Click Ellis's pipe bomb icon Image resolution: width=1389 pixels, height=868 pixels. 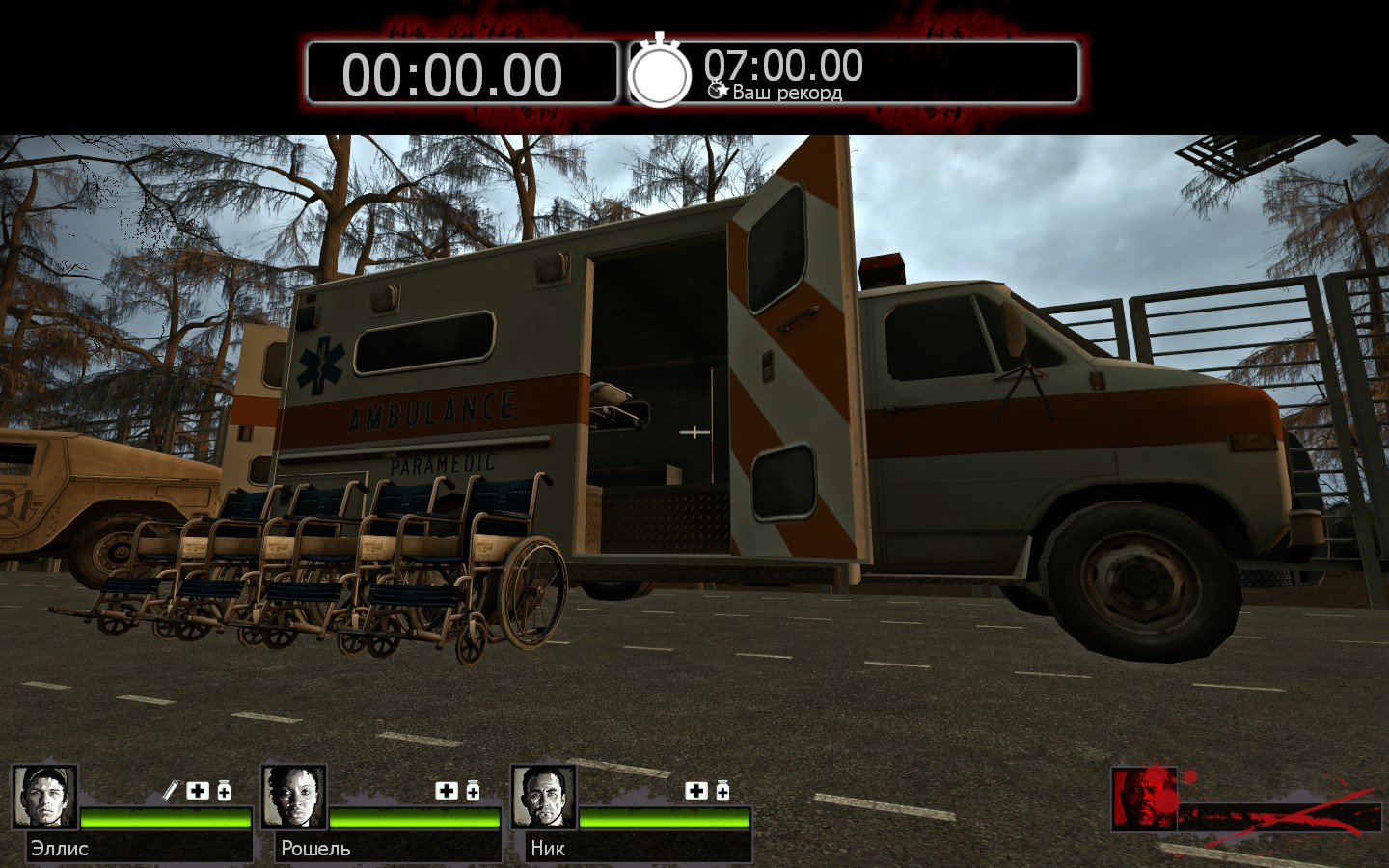point(171,791)
